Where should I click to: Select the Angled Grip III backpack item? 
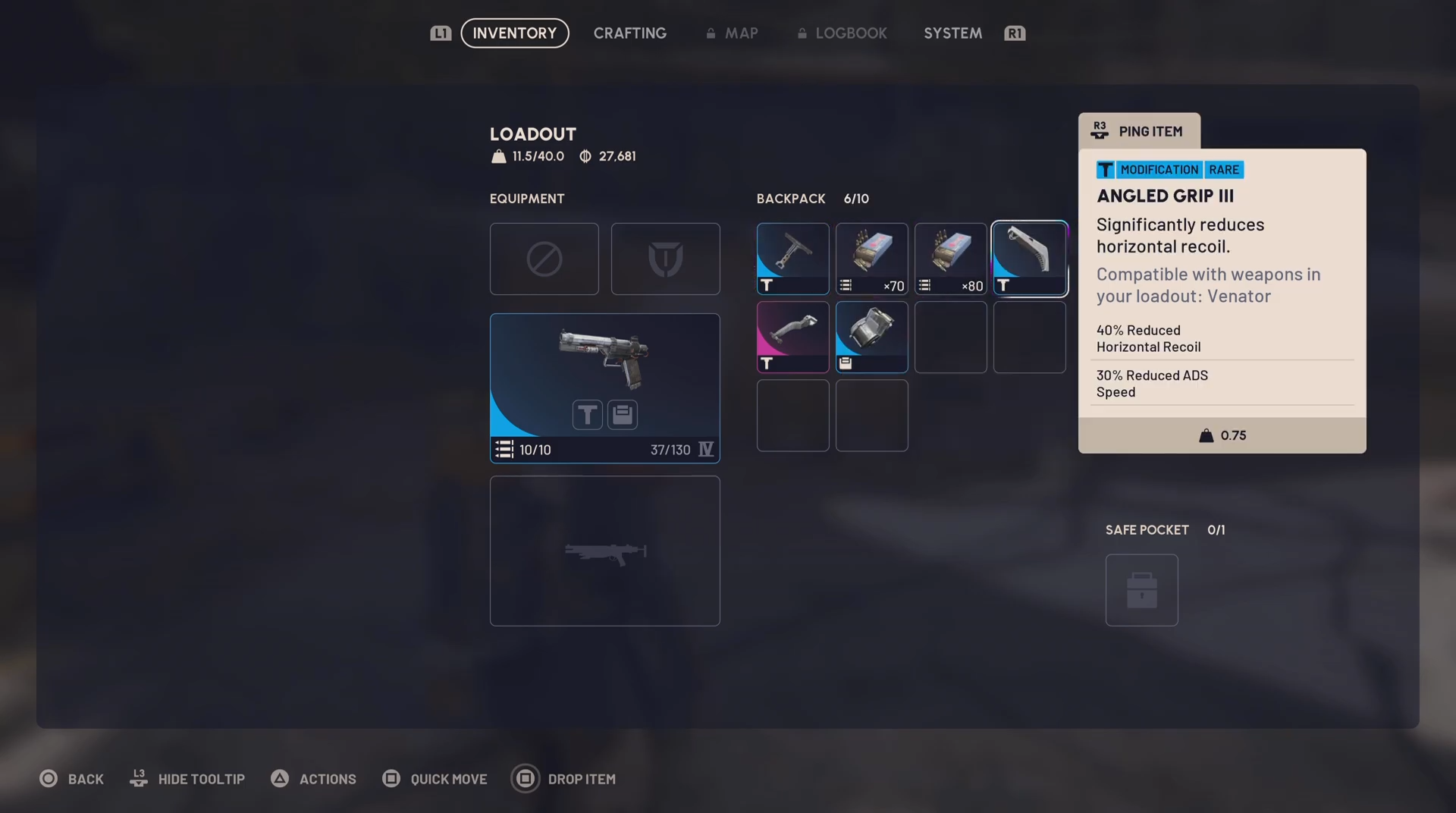click(x=1029, y=259)
